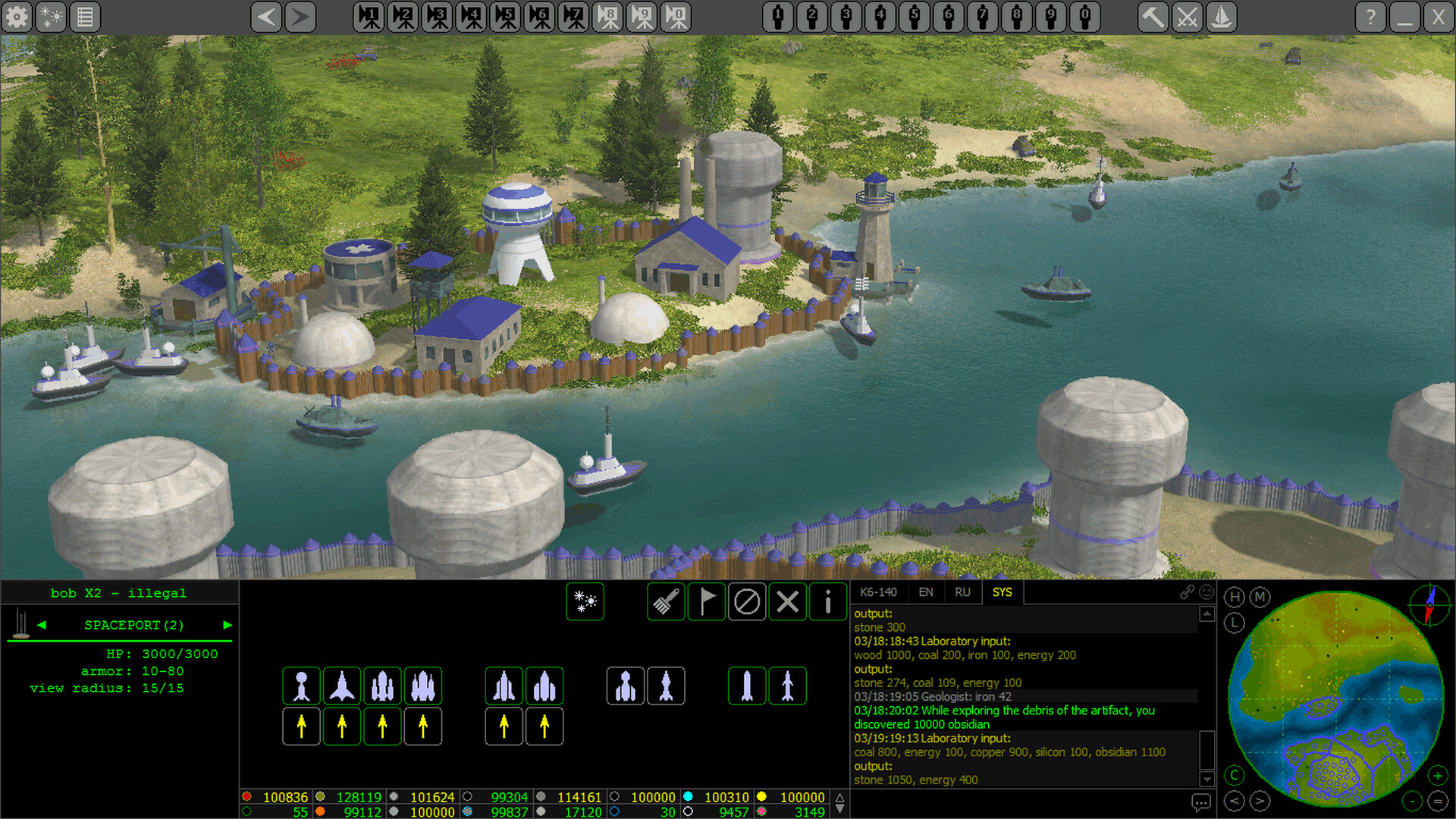1456x819 pixels.
Task: Zoom in the minimap with plus button
Action: (x=1437, y=775)
